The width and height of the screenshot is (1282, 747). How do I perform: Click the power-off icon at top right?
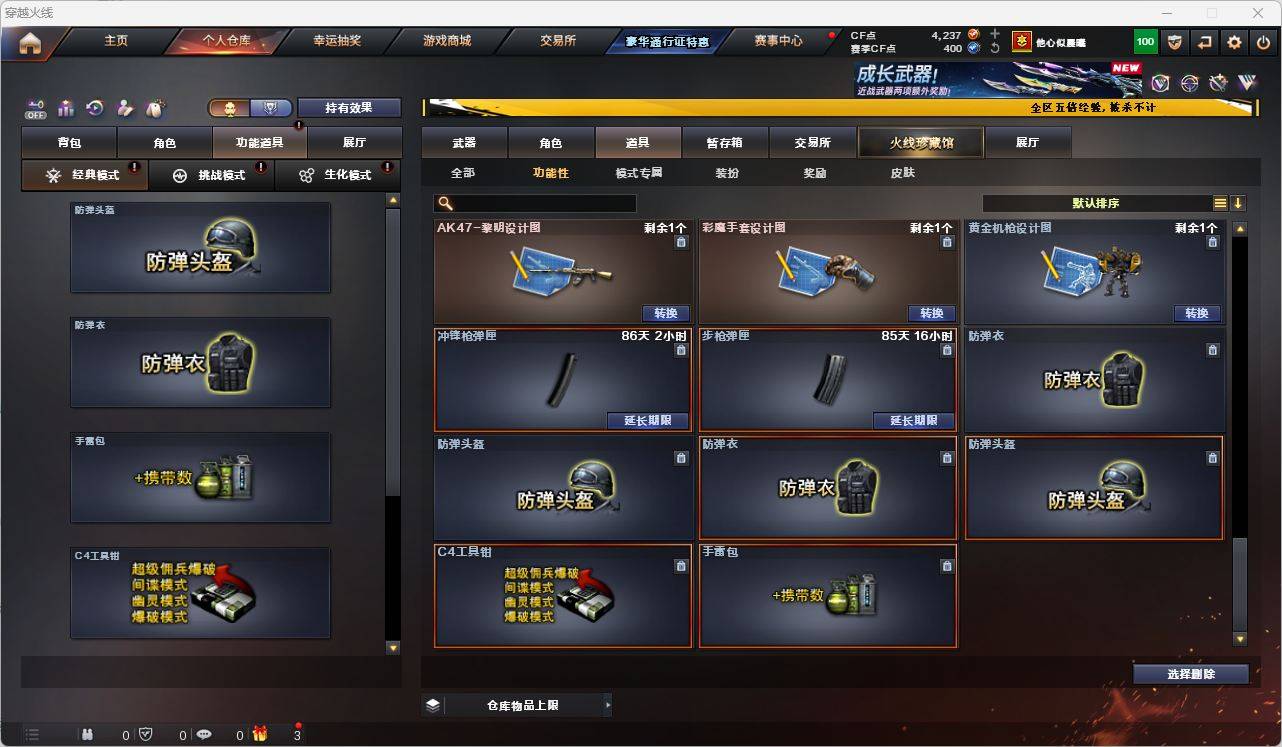[x=1262, y=41]
